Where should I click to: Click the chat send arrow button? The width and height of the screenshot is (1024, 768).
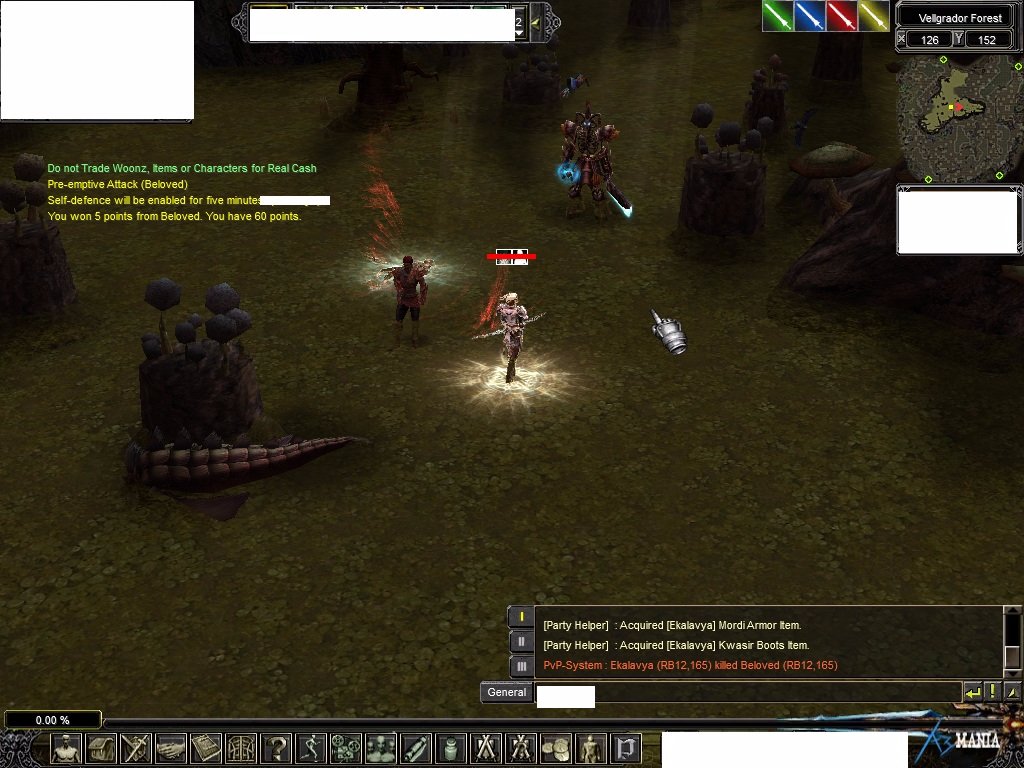click(973, 692)
